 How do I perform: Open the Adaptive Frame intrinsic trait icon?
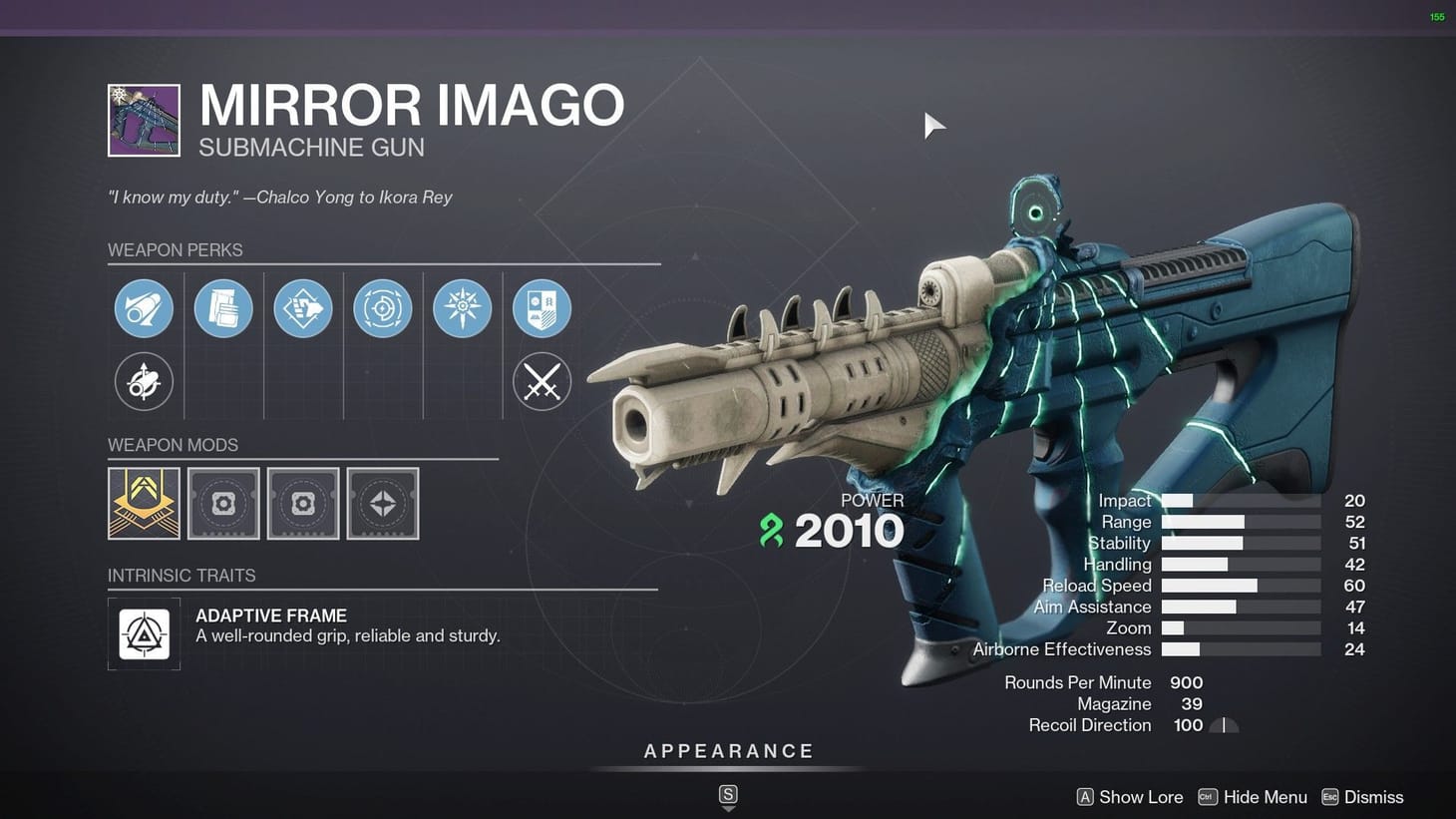pos(144,633)
